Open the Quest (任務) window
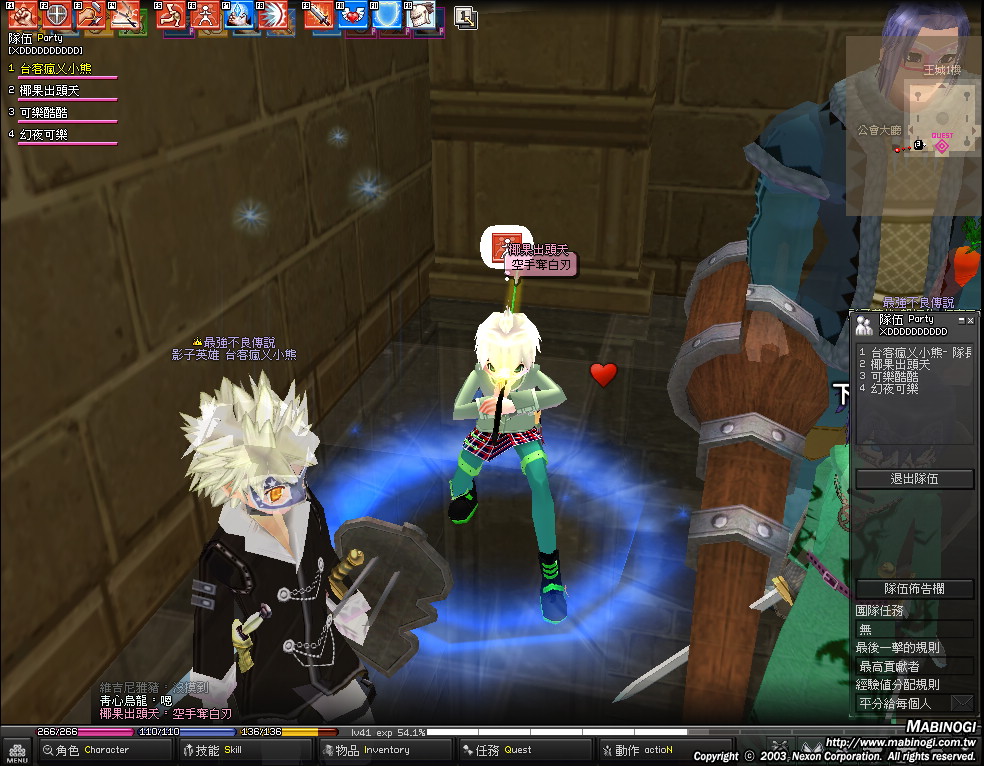984x766 pixels. pyautogui.click(x=505, y=750)
